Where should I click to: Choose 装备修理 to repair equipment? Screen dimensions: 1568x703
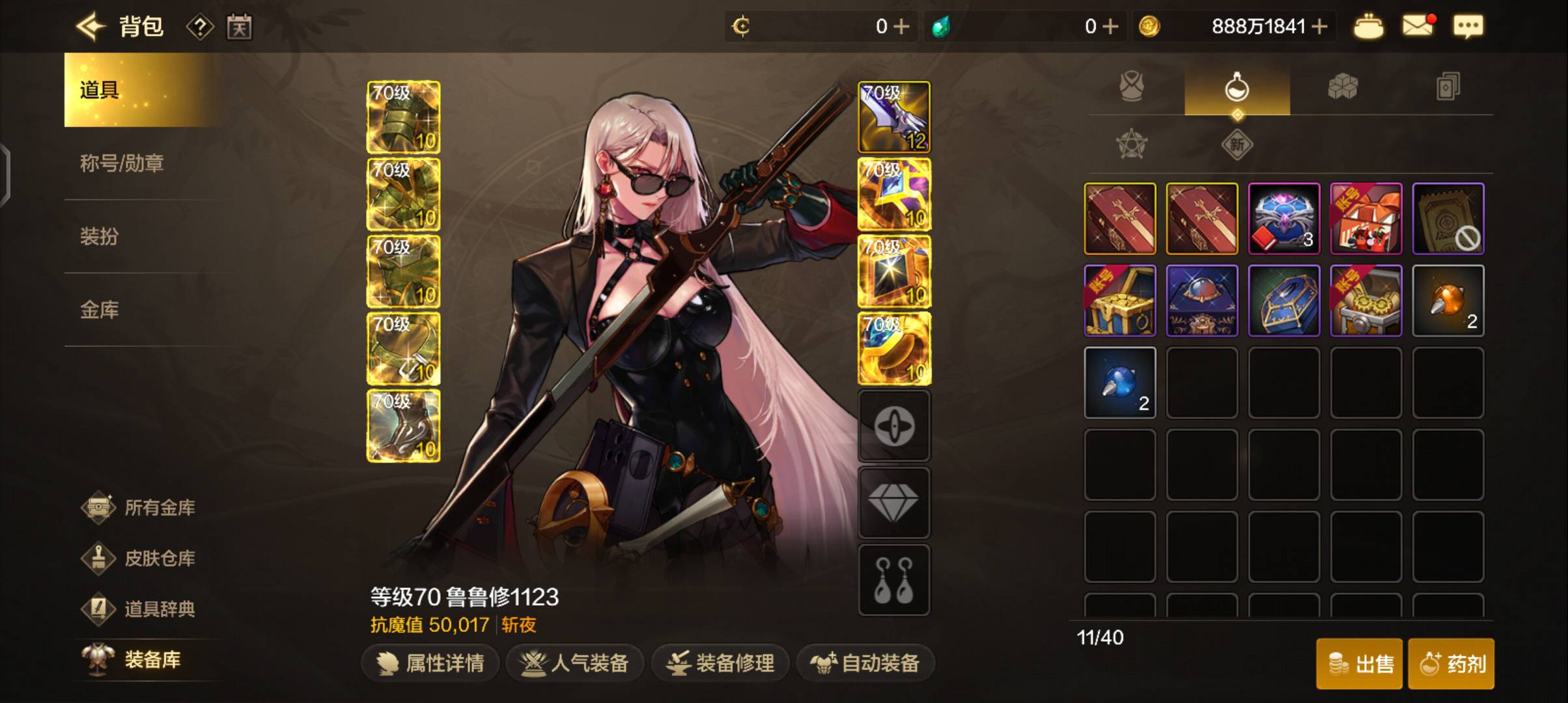click(x=721, y=663)
